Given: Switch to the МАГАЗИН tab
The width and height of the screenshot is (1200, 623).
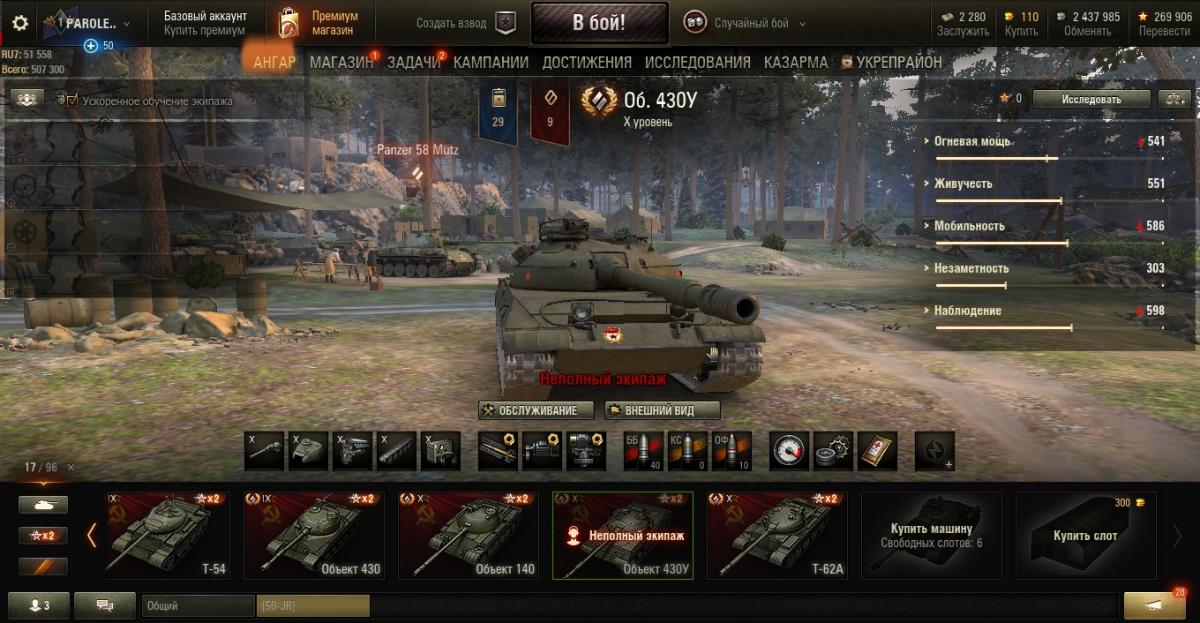Looking at the screenshot, I should (341, 62).
